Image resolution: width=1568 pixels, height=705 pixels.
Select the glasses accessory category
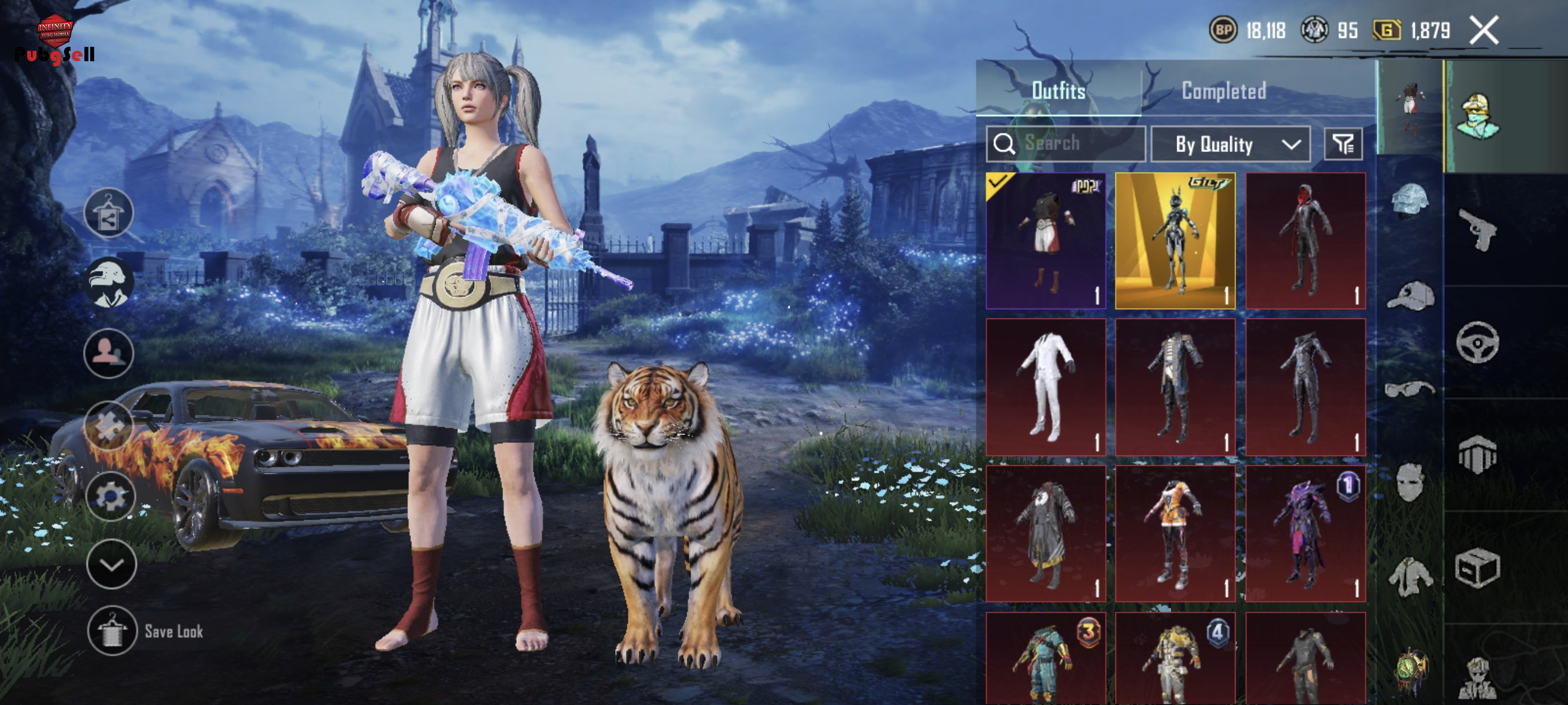[x=1409, y=388]
